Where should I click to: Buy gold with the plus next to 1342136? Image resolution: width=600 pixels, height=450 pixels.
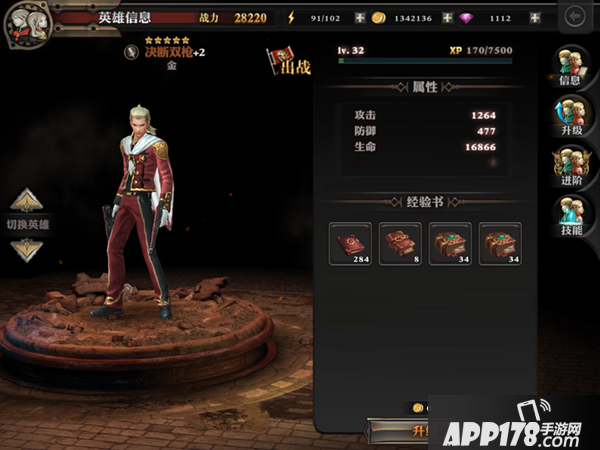pyautogui.click(x=447, y=18)
